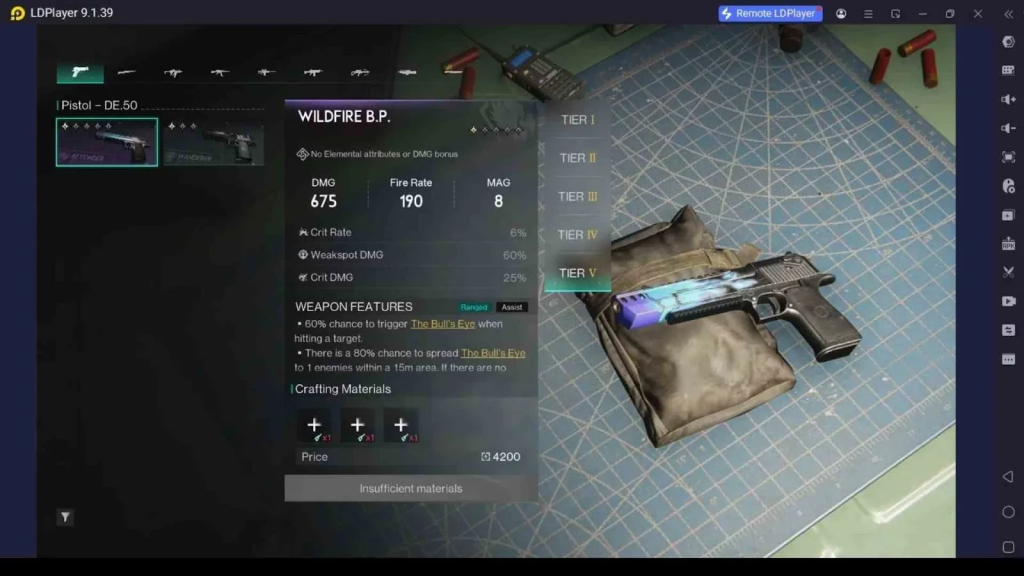Select the Tier II tab

click(x=577, y=158)
